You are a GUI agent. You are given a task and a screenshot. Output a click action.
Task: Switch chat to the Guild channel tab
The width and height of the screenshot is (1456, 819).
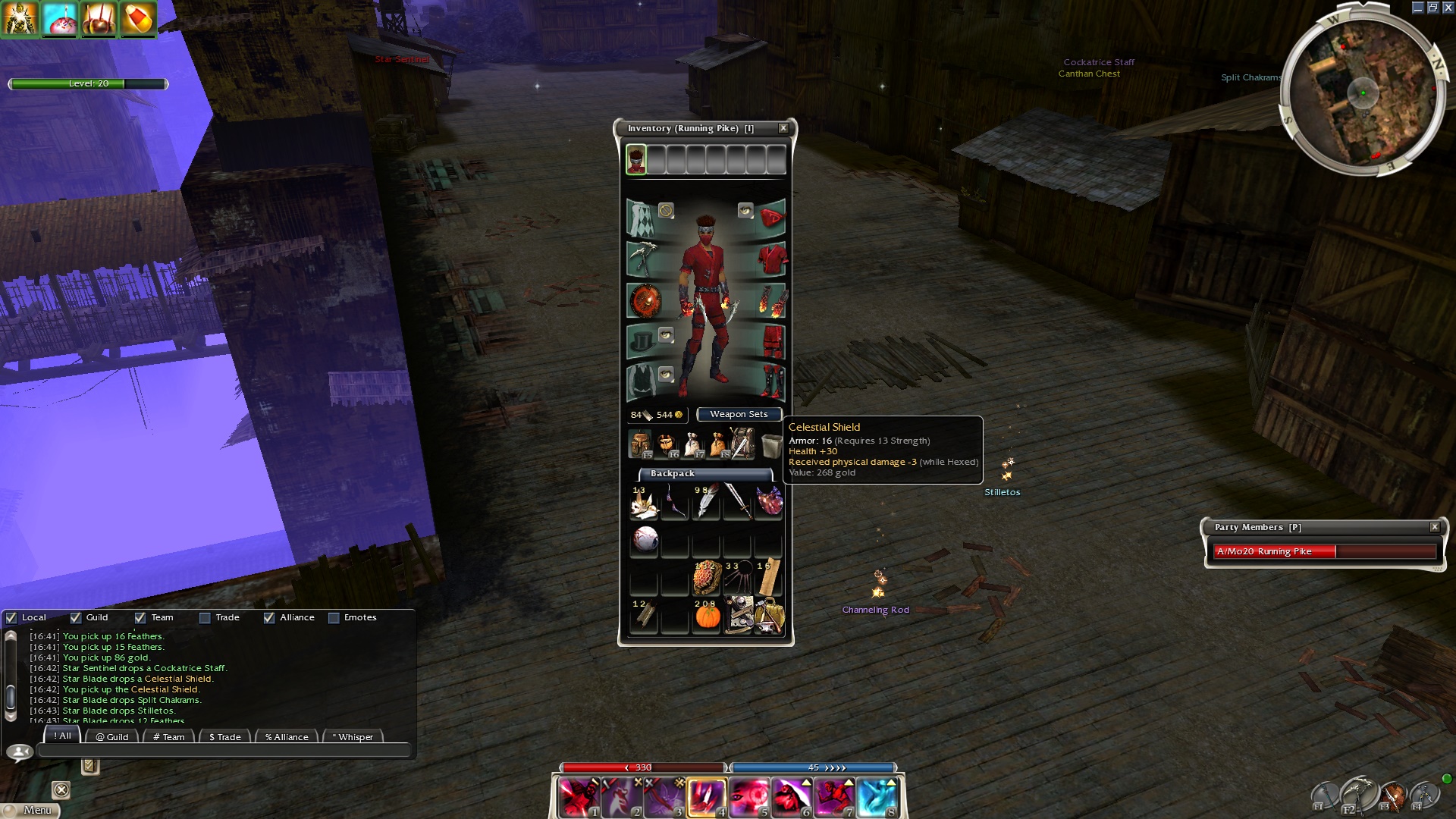coord(112,736)
